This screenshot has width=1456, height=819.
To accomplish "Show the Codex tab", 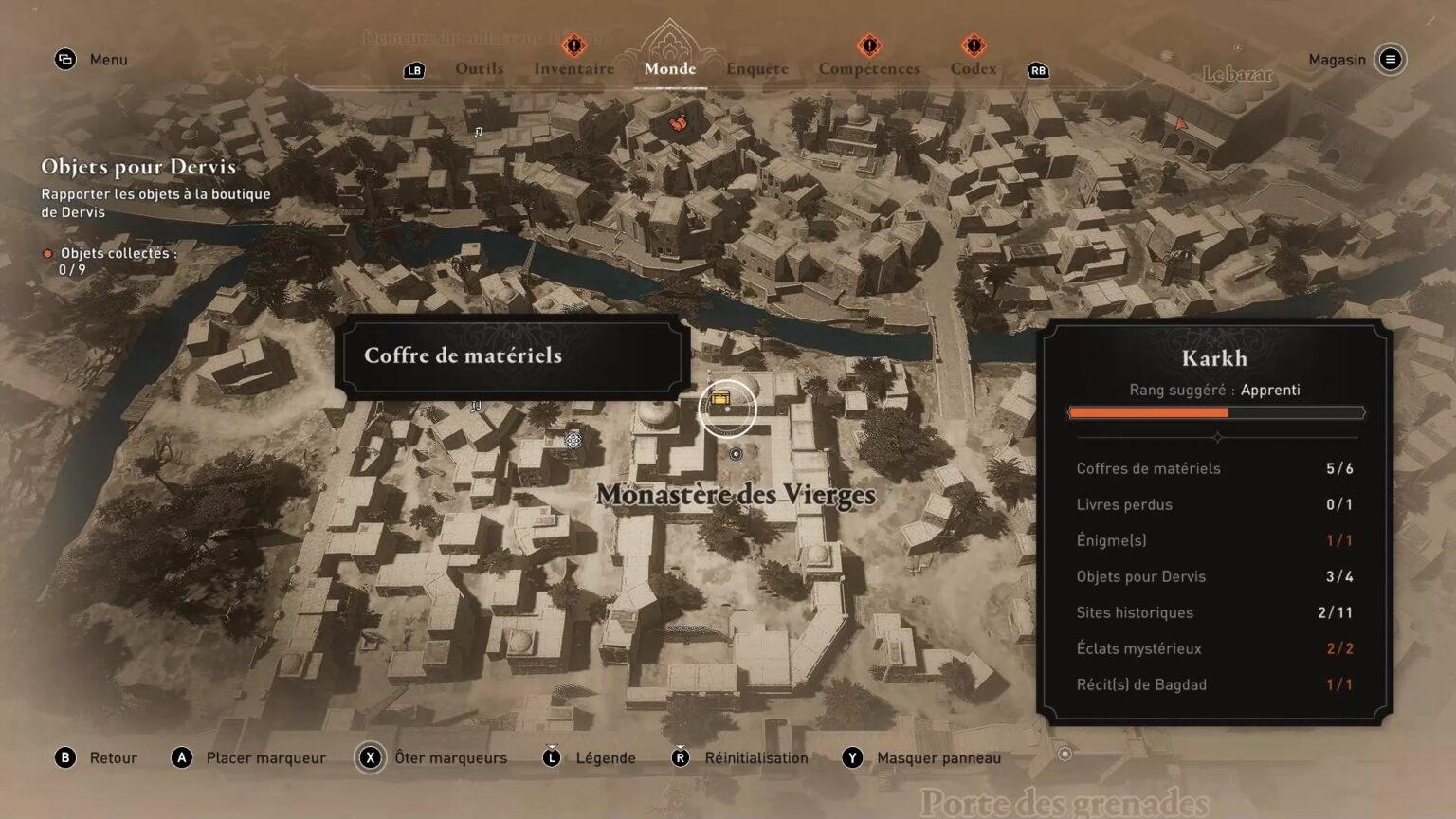I will tap(973, 68).
